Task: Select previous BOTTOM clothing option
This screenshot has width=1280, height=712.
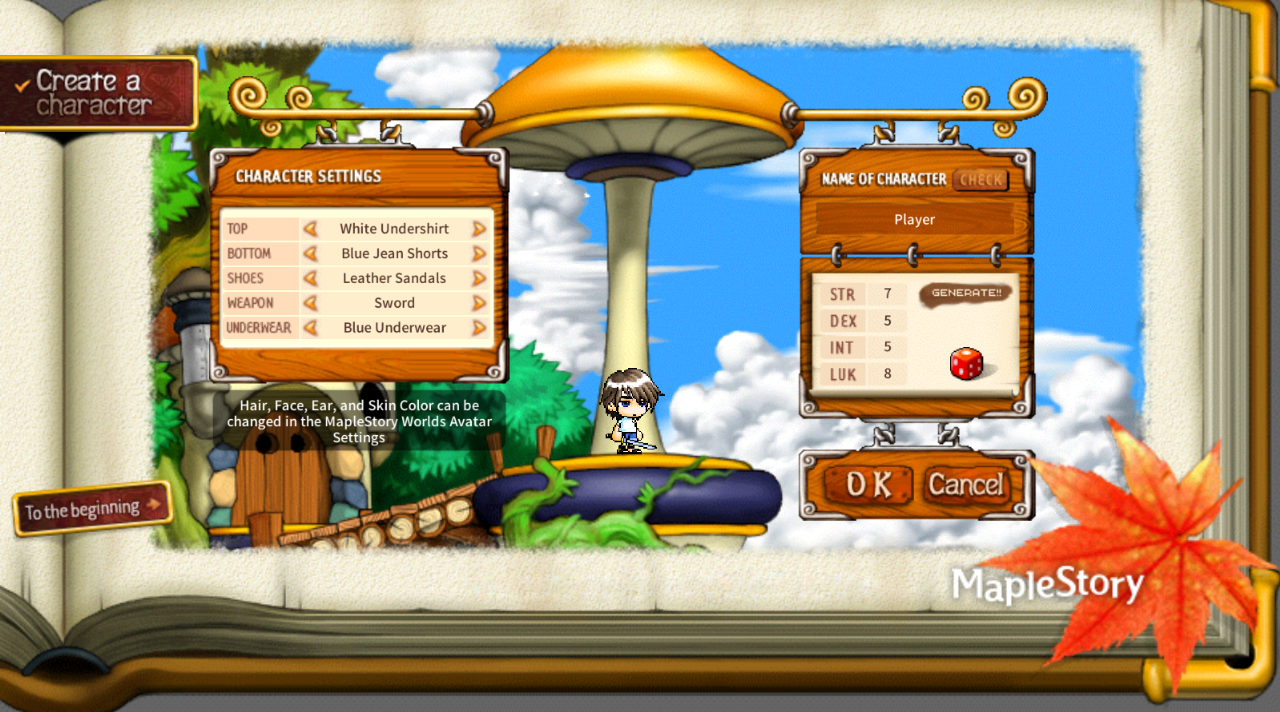Action: (311, 254)
